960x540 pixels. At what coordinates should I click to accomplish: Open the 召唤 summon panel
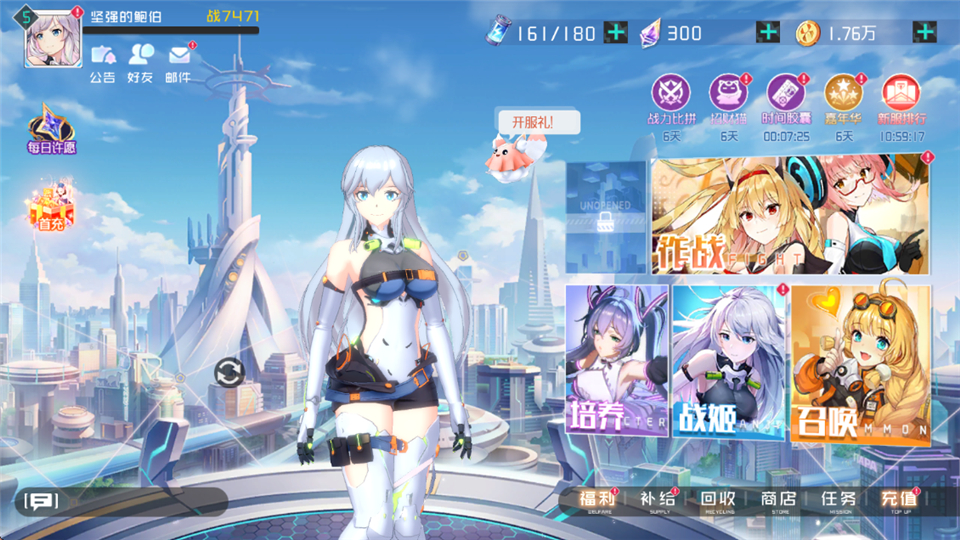(861, 361)
